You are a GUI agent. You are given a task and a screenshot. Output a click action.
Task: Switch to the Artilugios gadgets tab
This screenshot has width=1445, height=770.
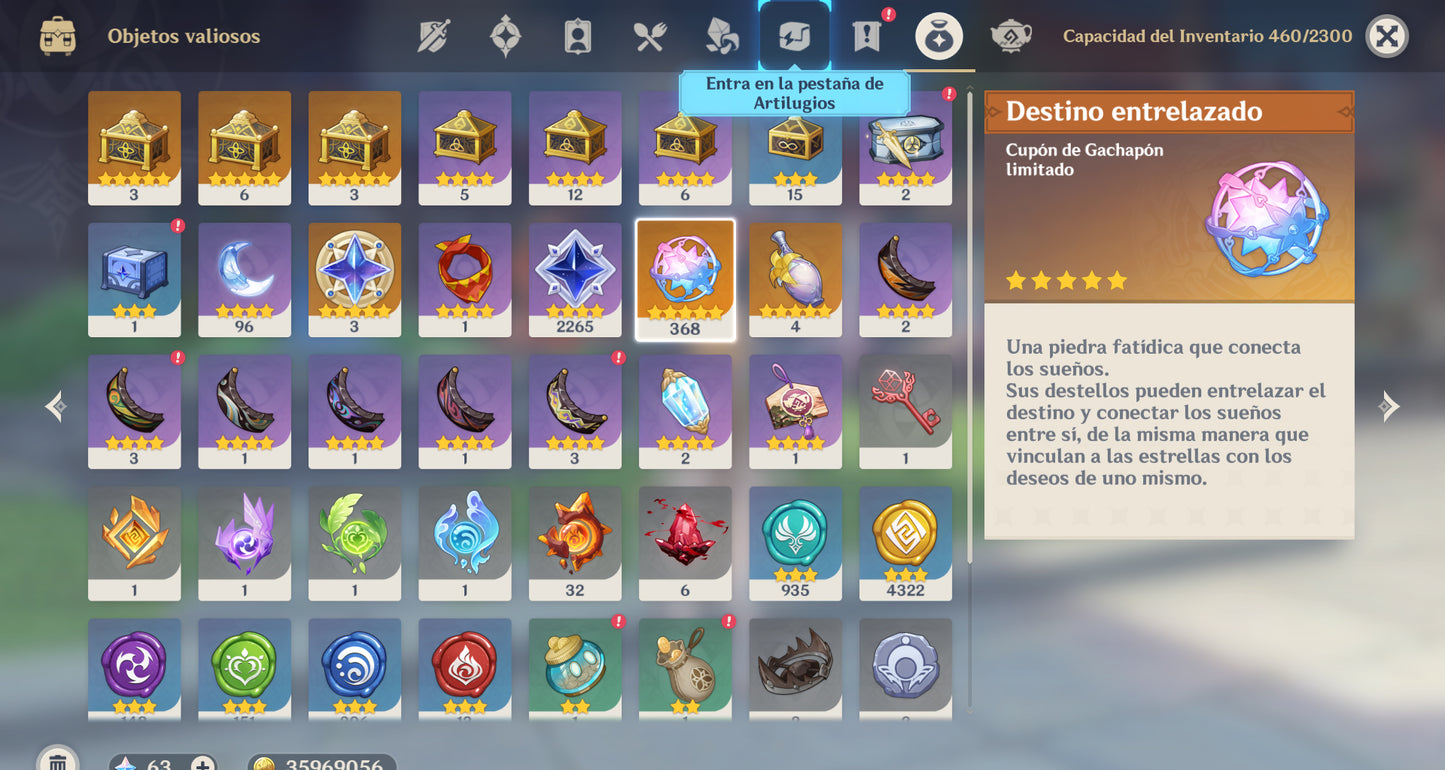pos(796,36)
